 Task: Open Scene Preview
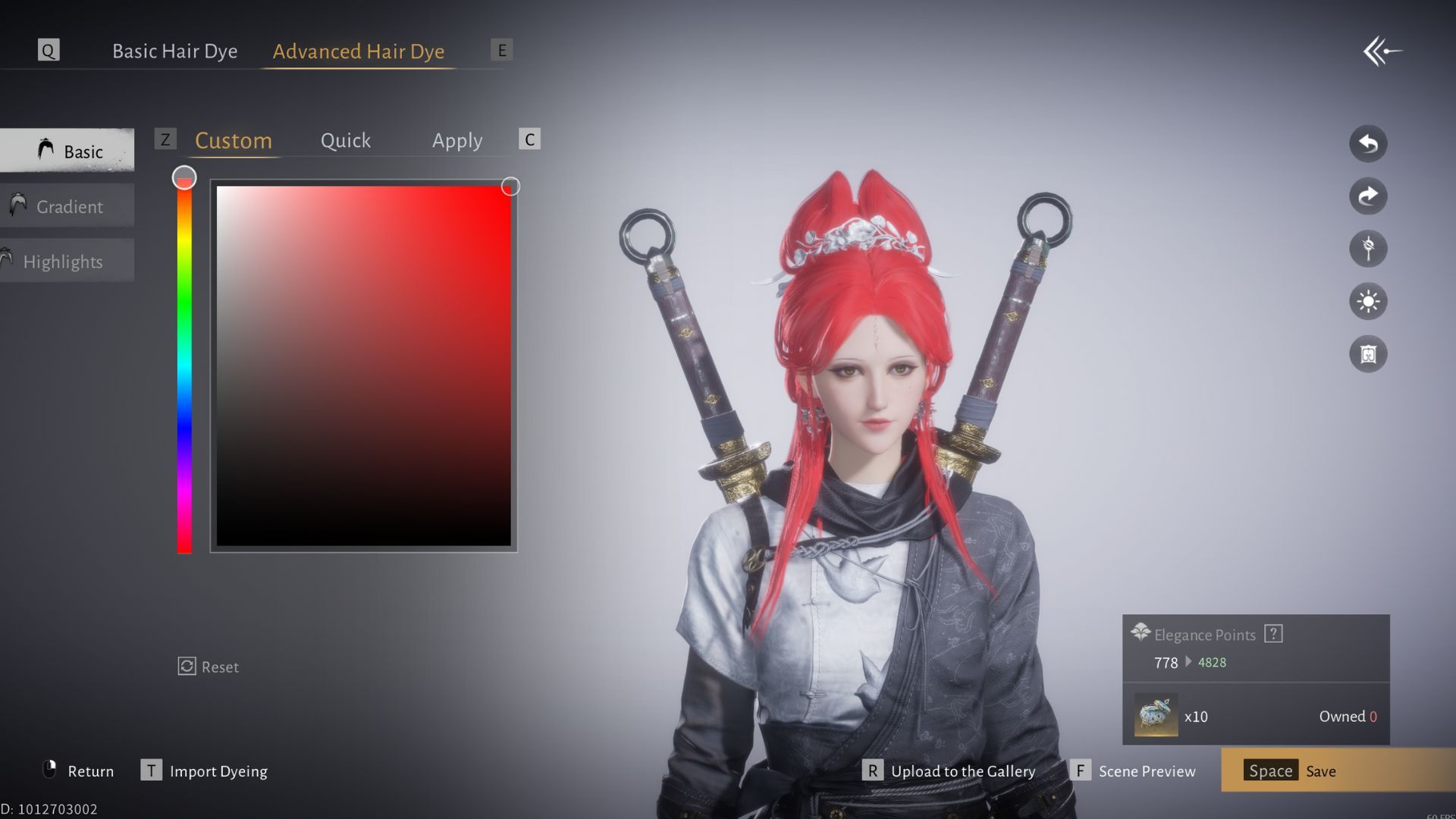1134,771
